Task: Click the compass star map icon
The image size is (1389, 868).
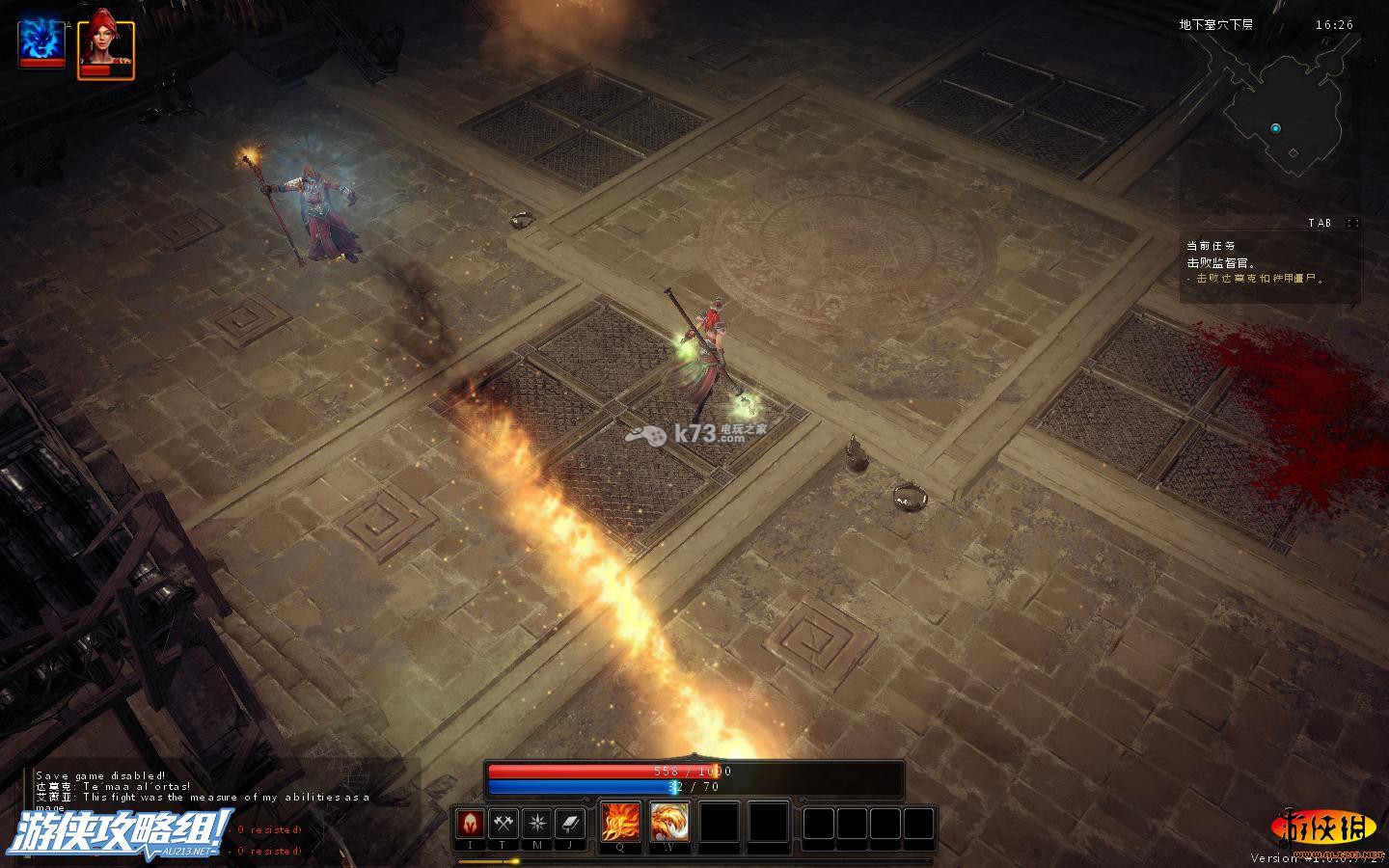Action: coord(537,824)
